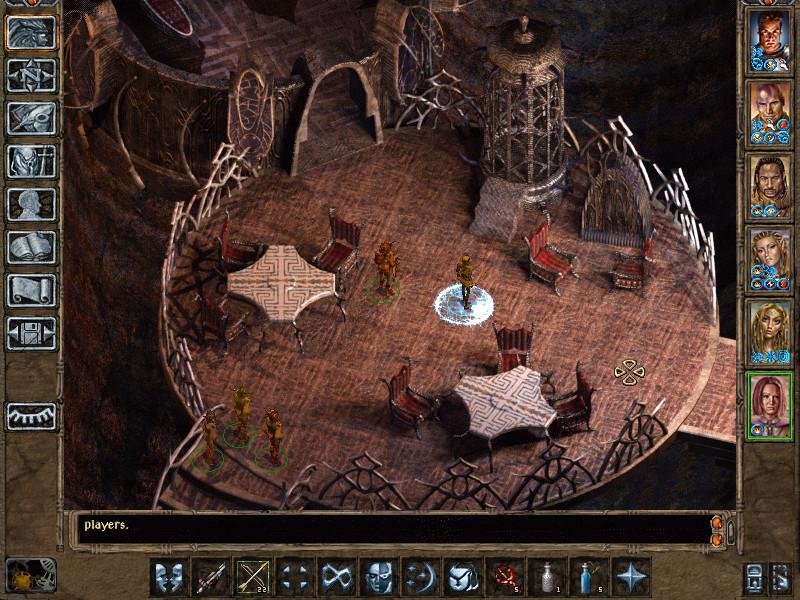
Task: Click the infinity-symbol action button
Action: tap(336, 577)
